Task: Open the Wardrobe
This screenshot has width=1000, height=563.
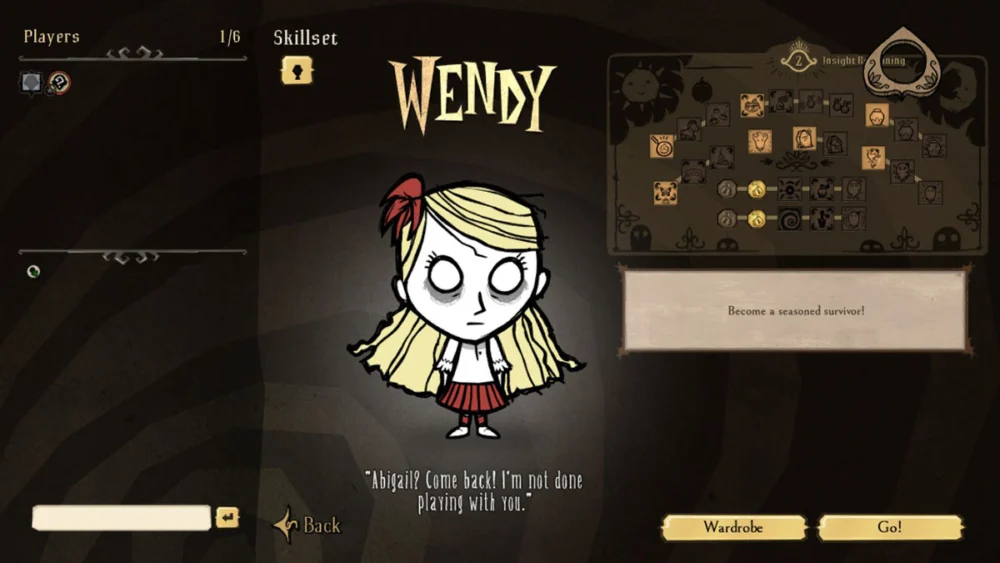Action: (733, 527)
